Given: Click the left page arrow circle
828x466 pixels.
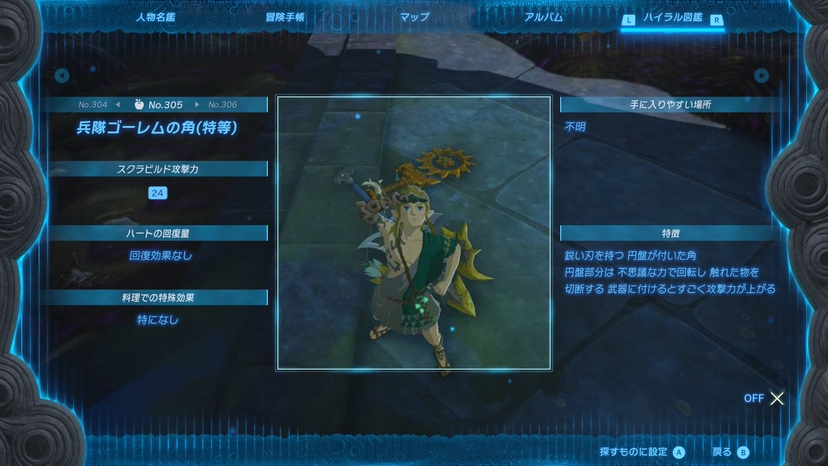Looking at the screenshot, I should tap(62, 75).
